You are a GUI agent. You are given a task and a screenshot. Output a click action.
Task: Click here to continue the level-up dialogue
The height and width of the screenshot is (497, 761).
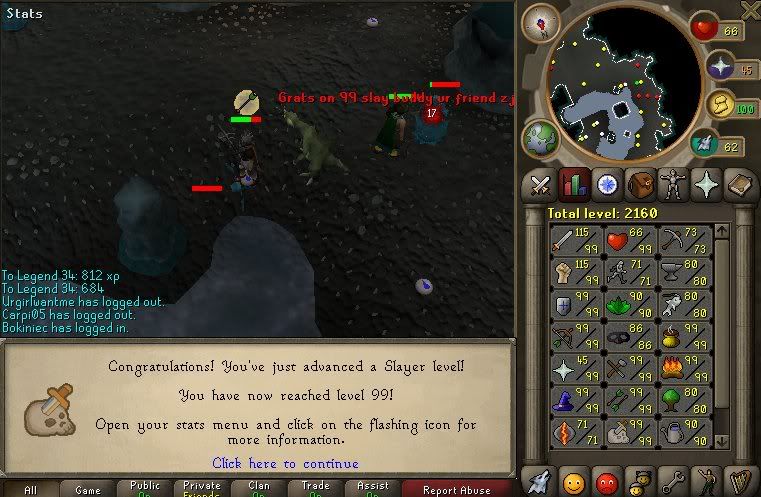[x=285, y=463]
